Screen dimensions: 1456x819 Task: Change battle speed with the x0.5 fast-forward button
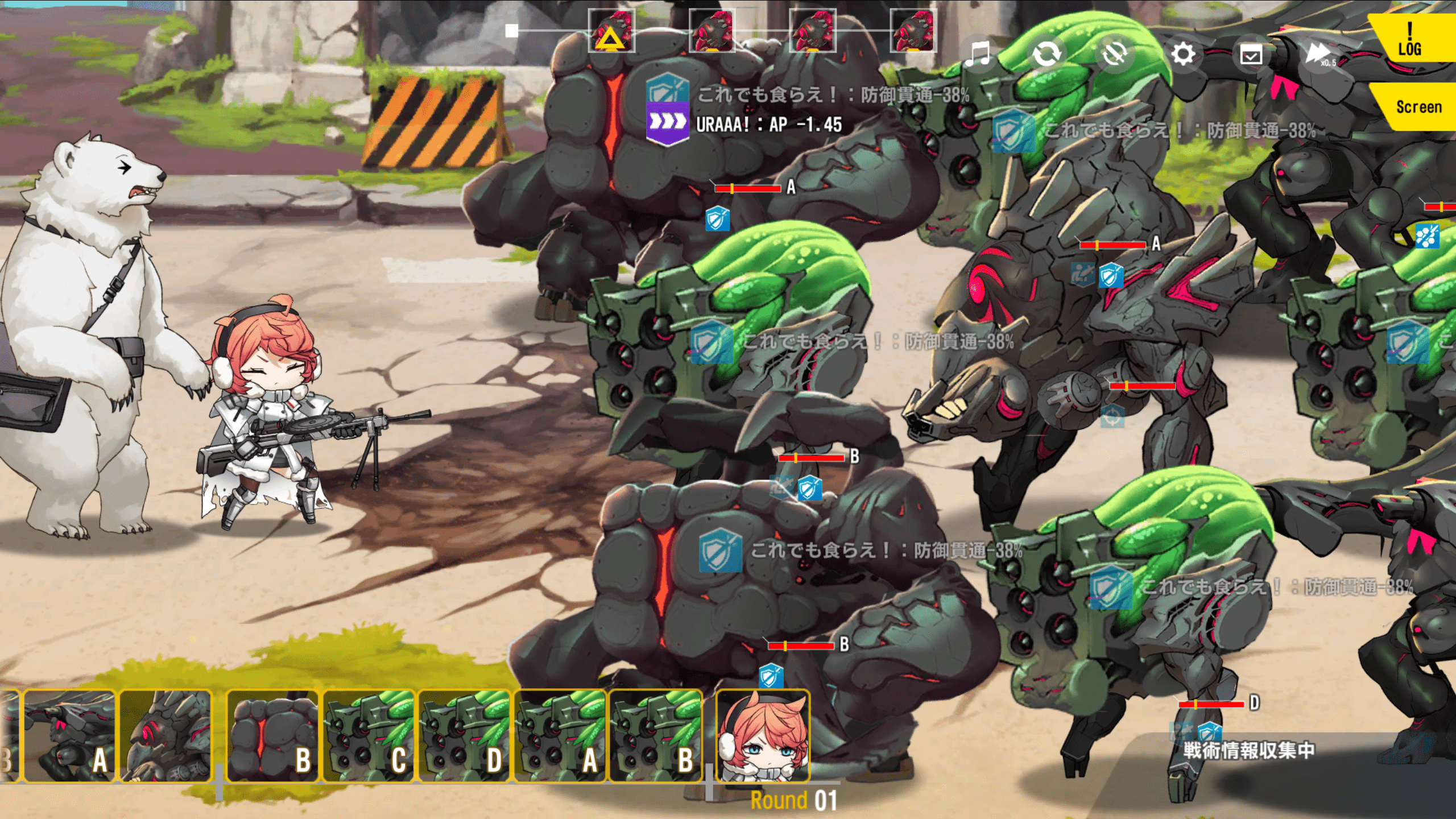(x=1319, y=55)
